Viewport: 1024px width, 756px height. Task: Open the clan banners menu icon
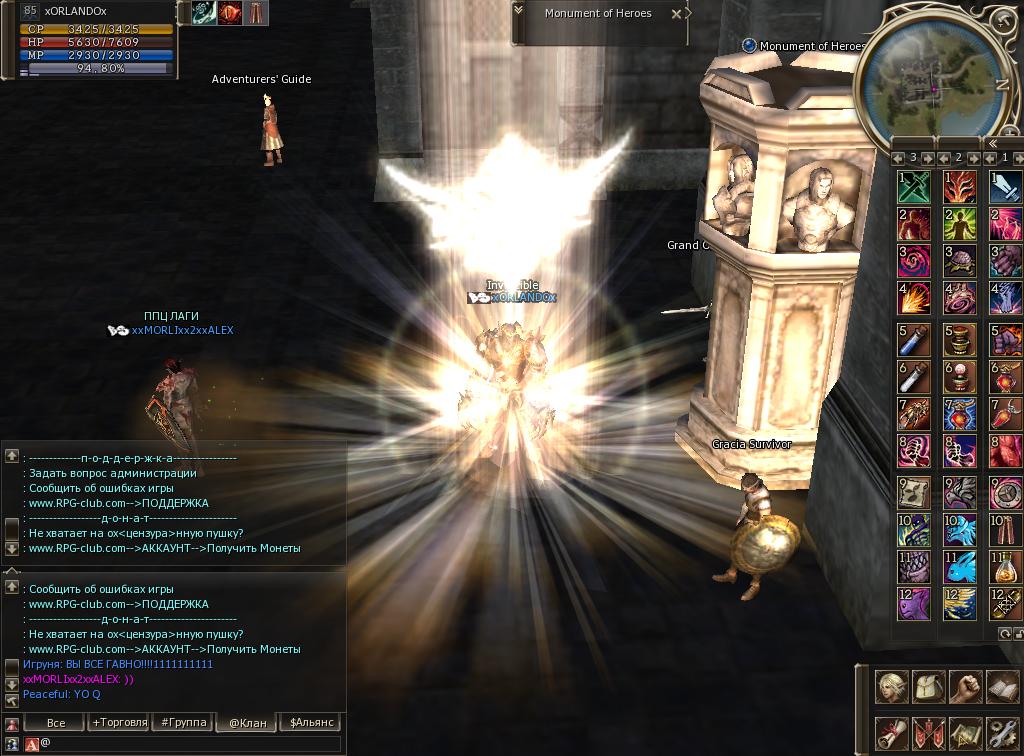click(x=929, y=733)
